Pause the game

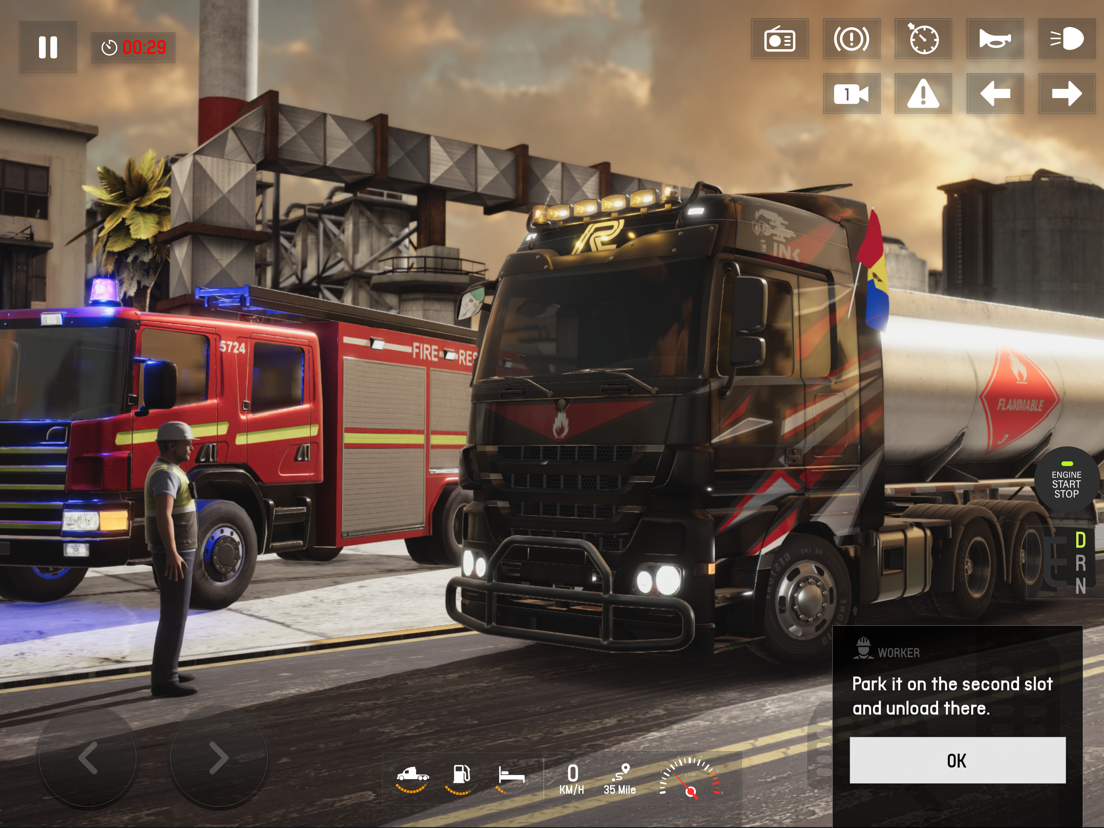[x=48, y=47]
